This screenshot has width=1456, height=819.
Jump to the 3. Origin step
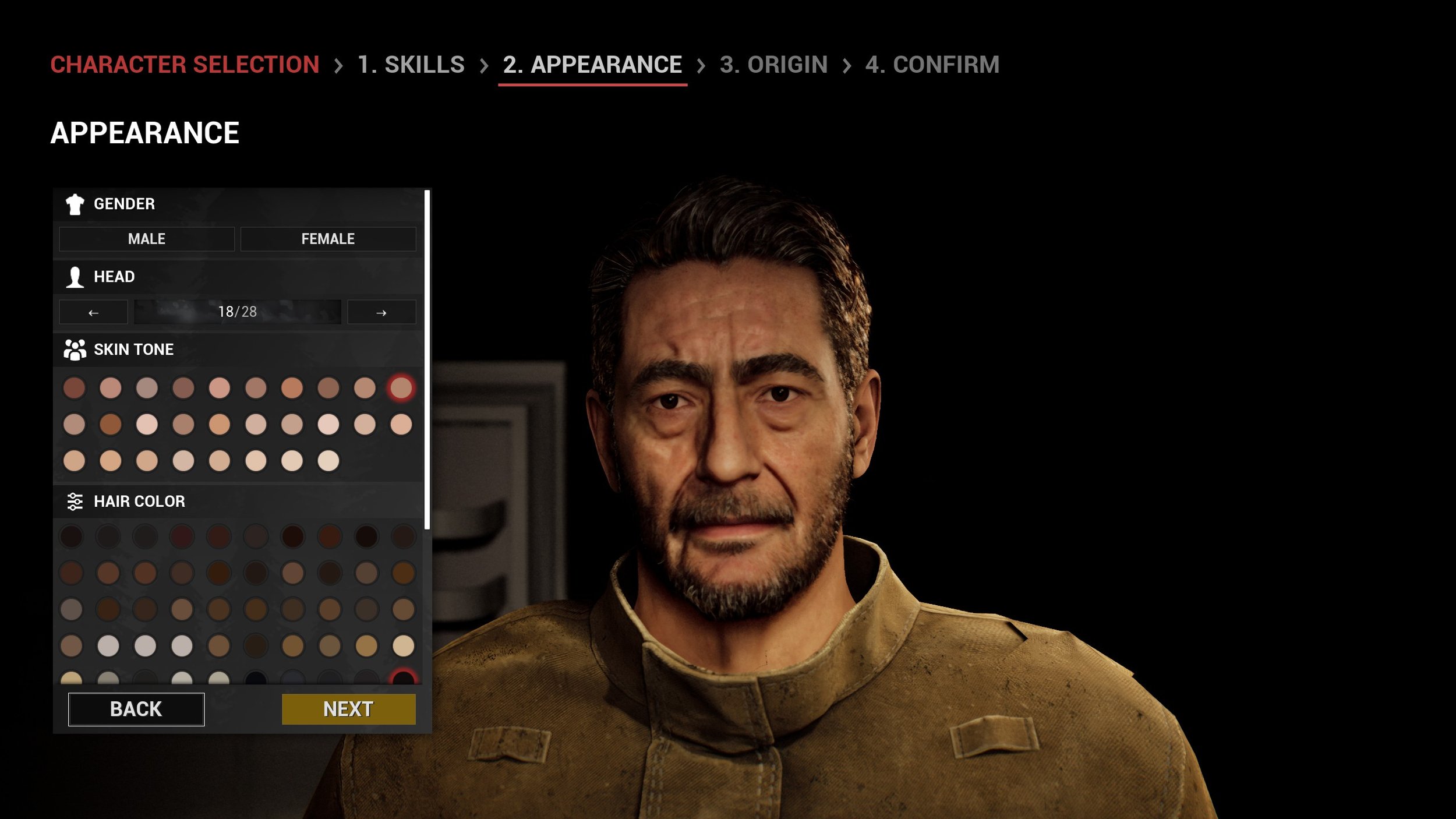773,65
